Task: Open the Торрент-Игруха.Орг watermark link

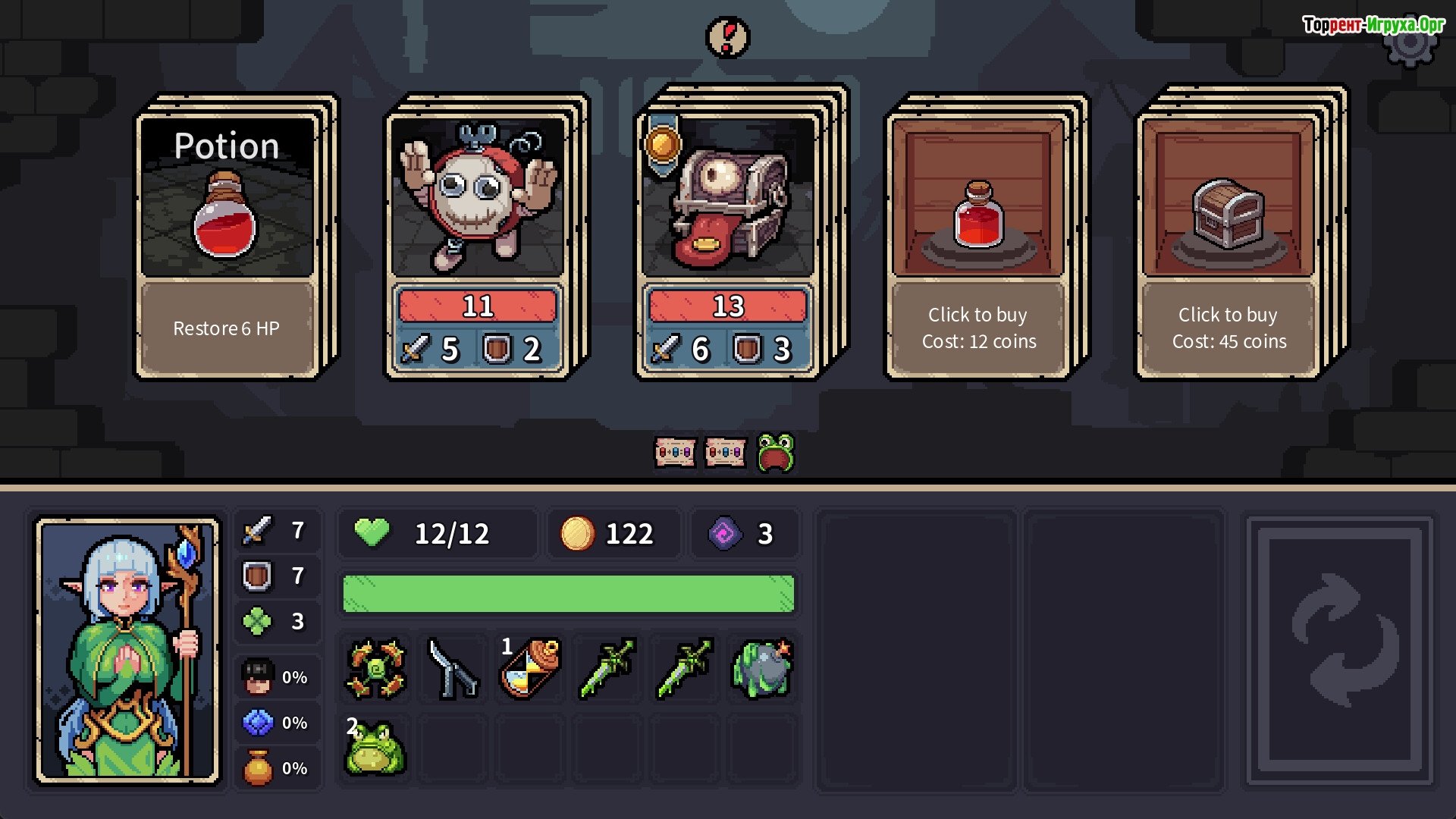Action: pos(1373,25)
